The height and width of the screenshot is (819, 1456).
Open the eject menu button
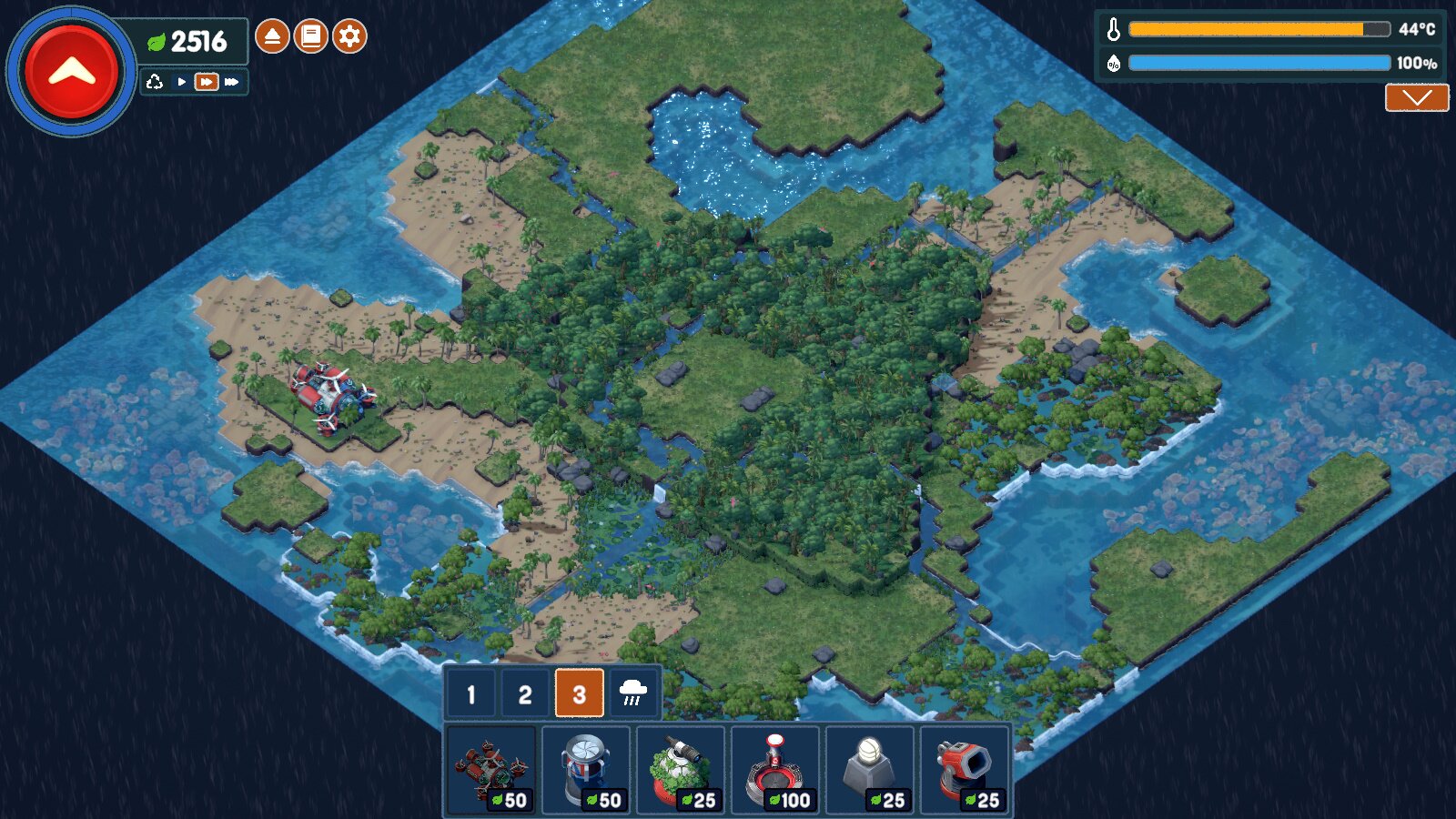tap(272, 36)
